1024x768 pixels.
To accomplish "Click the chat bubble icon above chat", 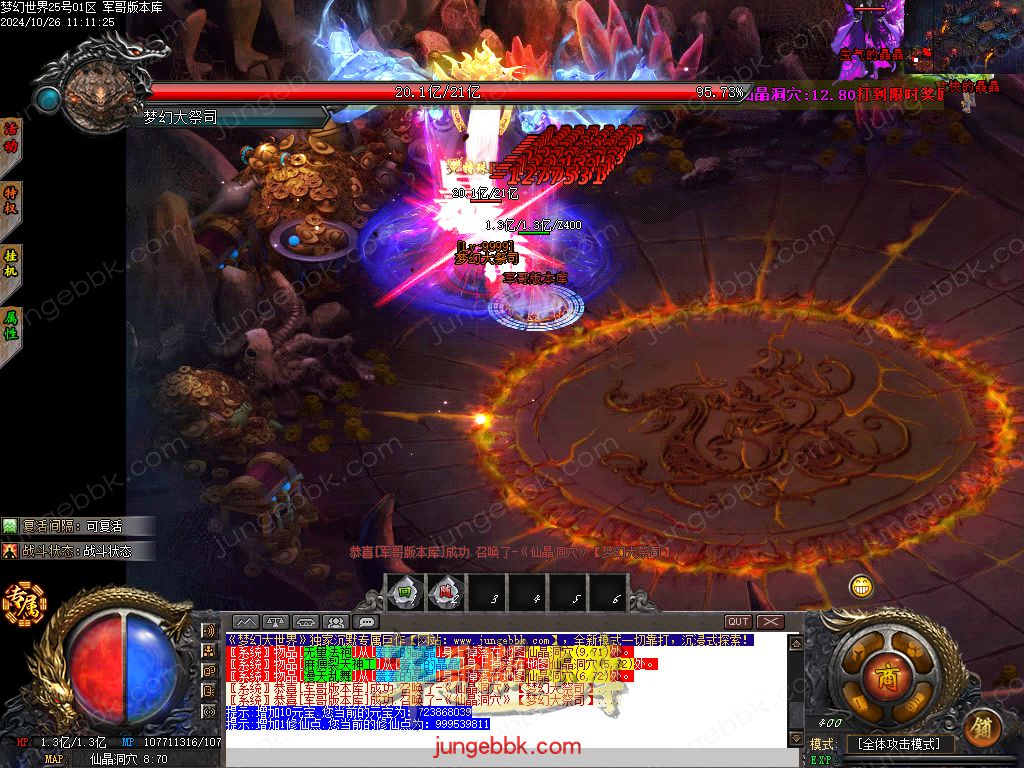I will coord(366,622).
